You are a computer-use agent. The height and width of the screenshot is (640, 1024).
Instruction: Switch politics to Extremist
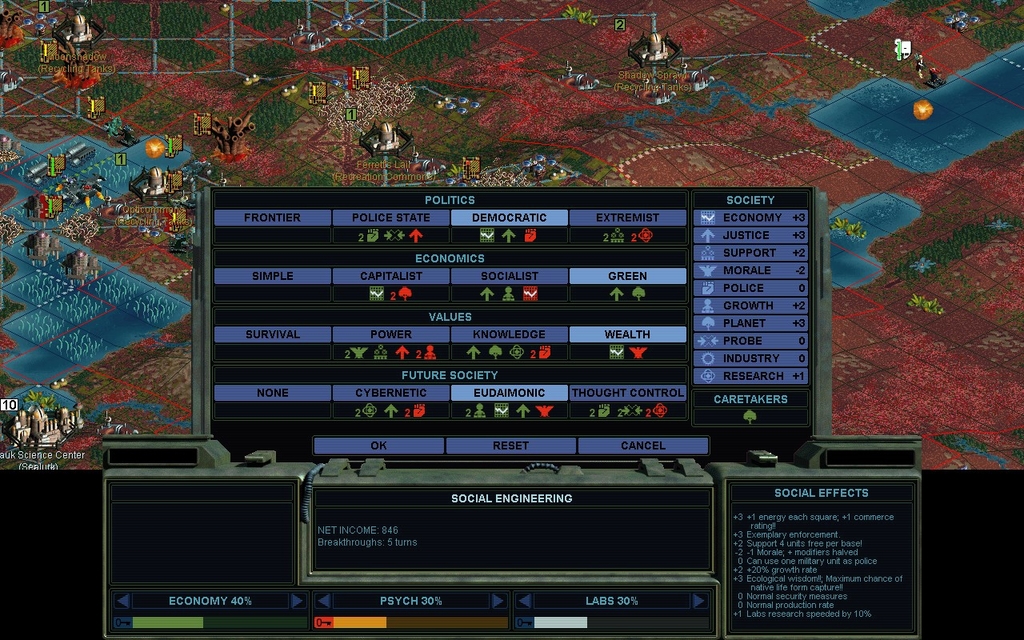coord(627,217)
